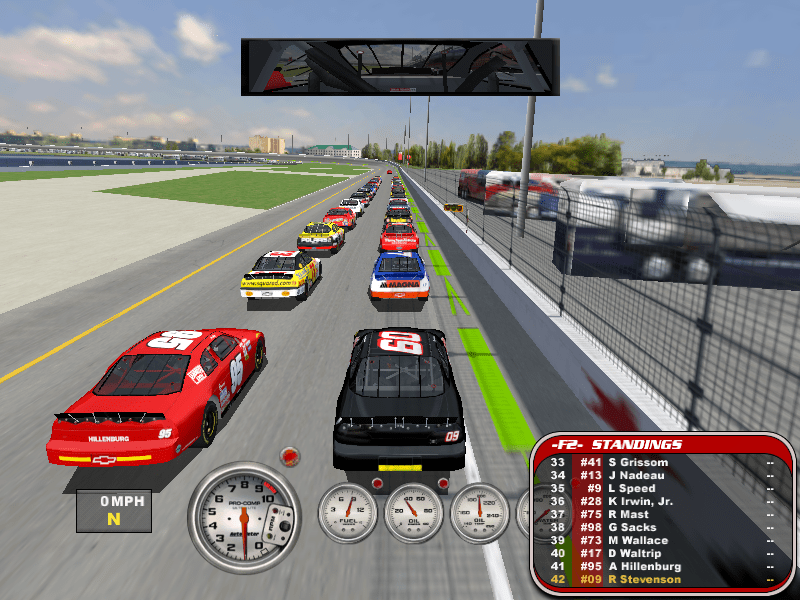
Task: Select M Wallace's standings row
Action: tap(640, 540)
